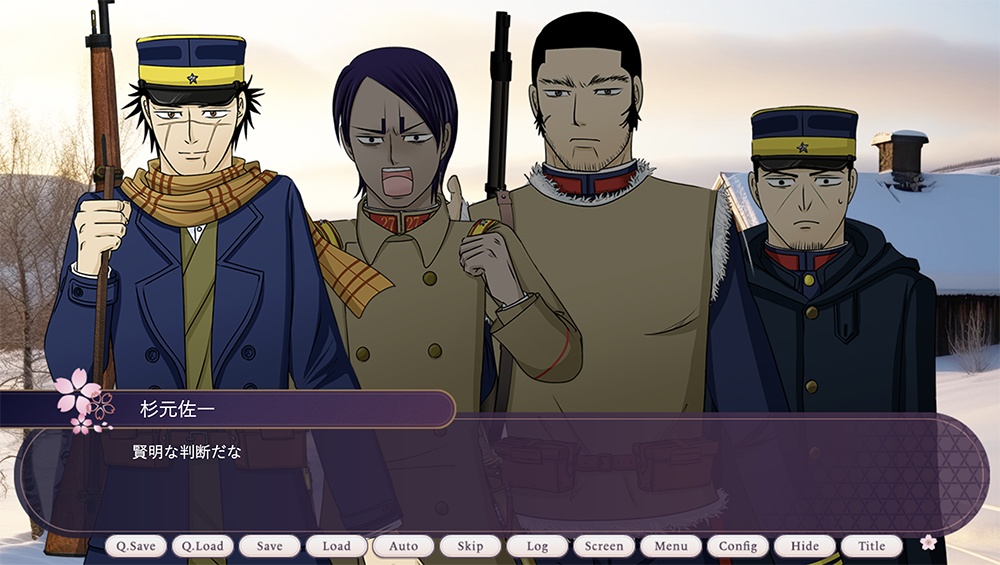Hide the dialogue window
The width and height of the screenshot is (1000, 565).
tap(805, 546)
